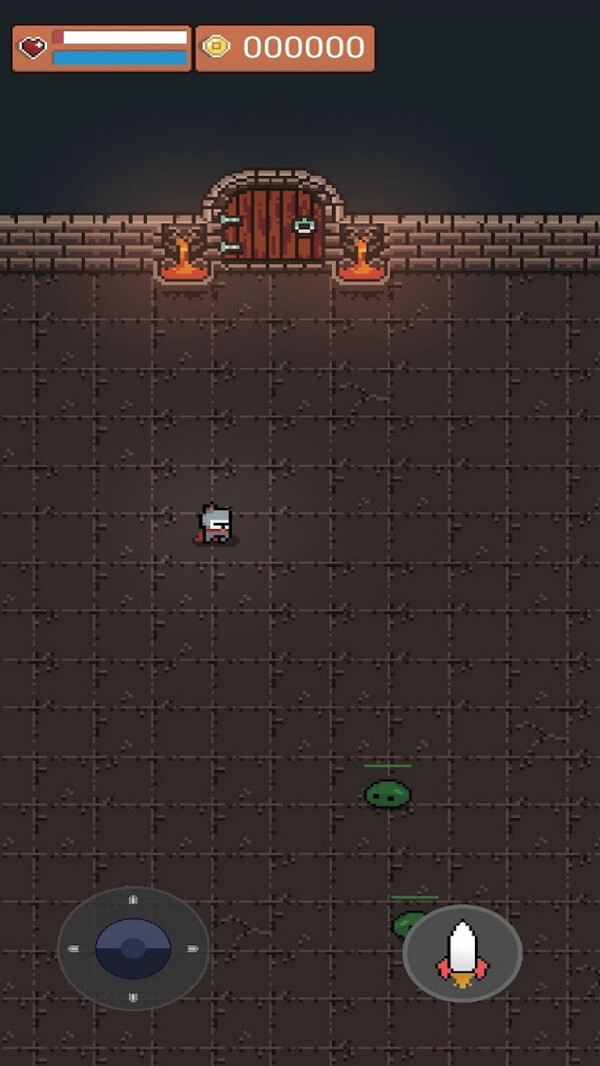Fire using the rocket attack button
600x1066 pixels.
pos(462,953)
